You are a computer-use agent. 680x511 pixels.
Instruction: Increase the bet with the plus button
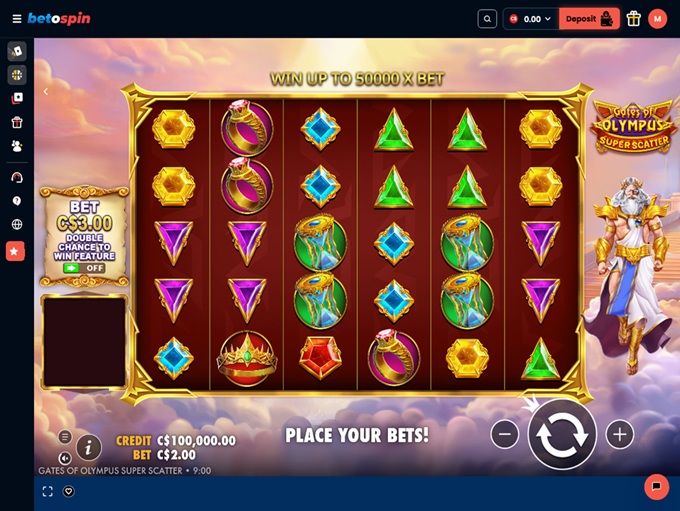(620, 434)
